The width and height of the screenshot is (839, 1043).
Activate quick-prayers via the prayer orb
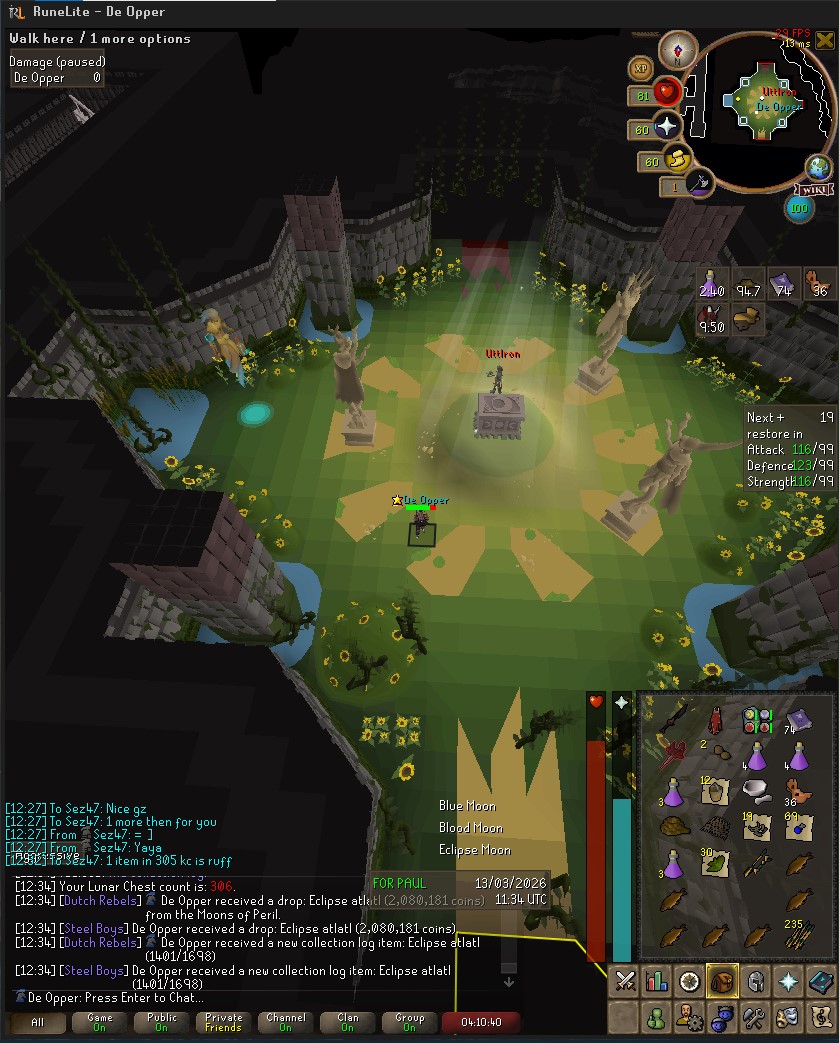click(x=666, y=127)
